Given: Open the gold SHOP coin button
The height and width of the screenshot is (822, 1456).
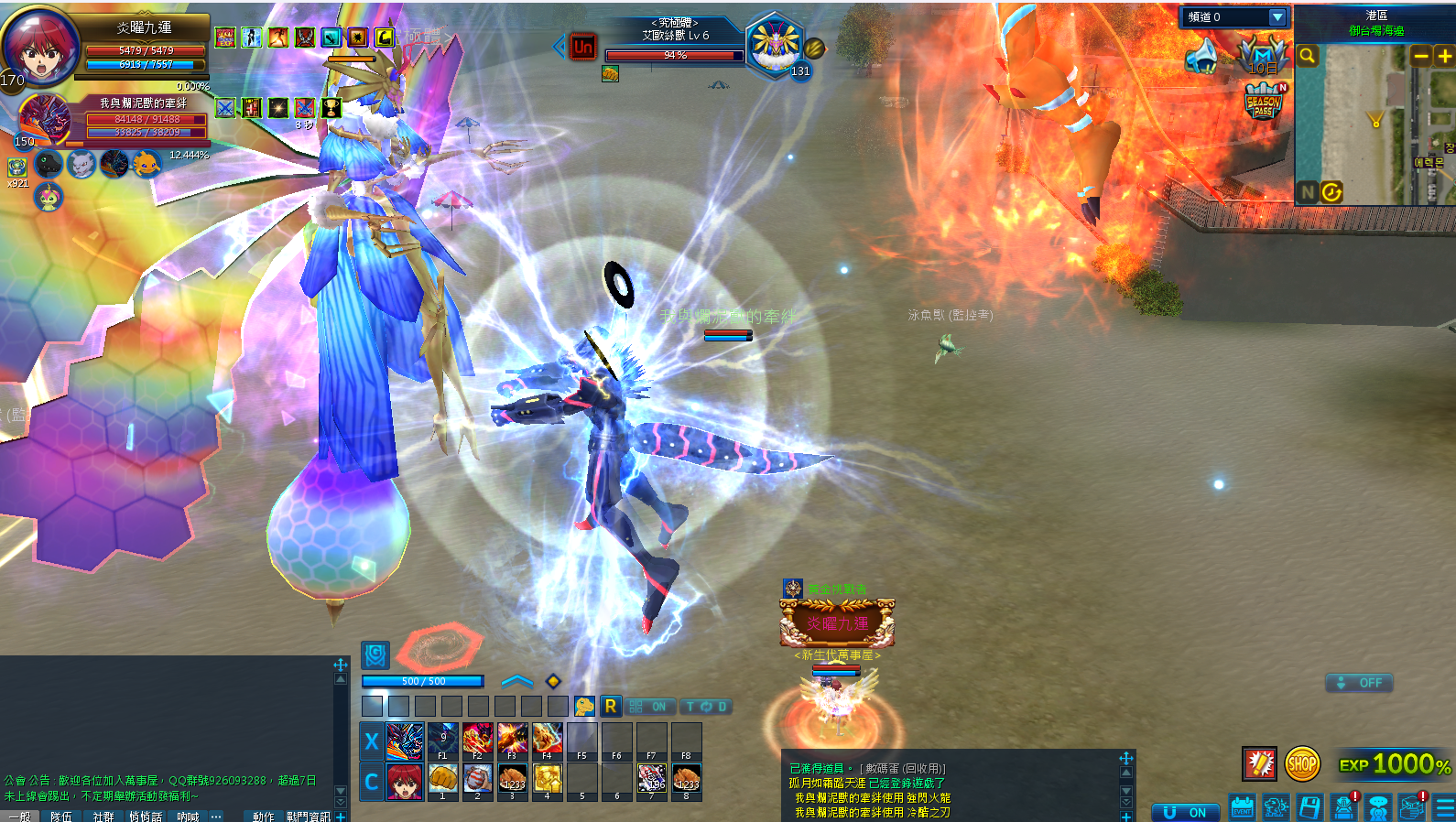Looking at the screenshot, I should tap(1301, 763).
